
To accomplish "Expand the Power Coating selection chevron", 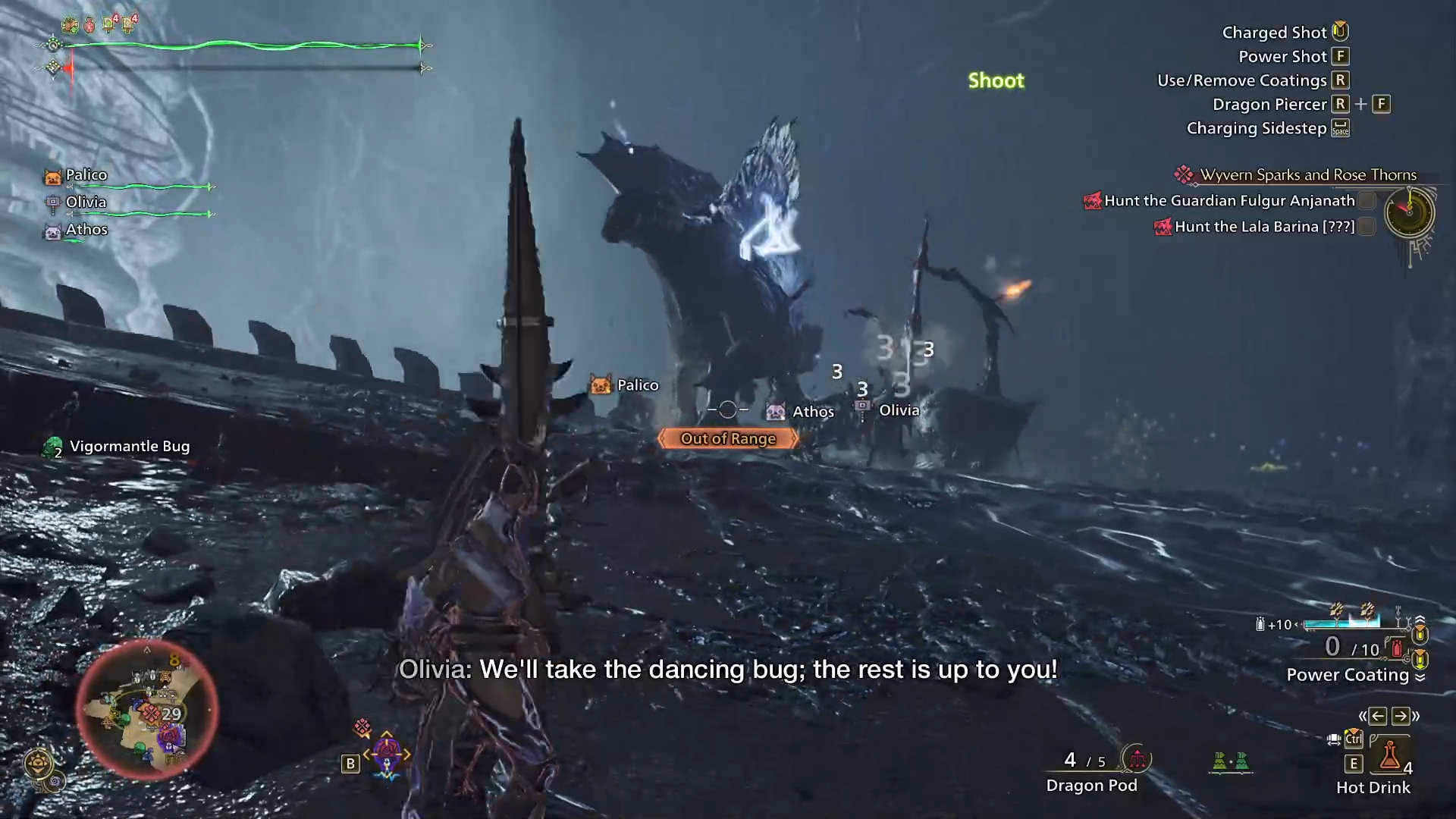I will coord(1421,676).
